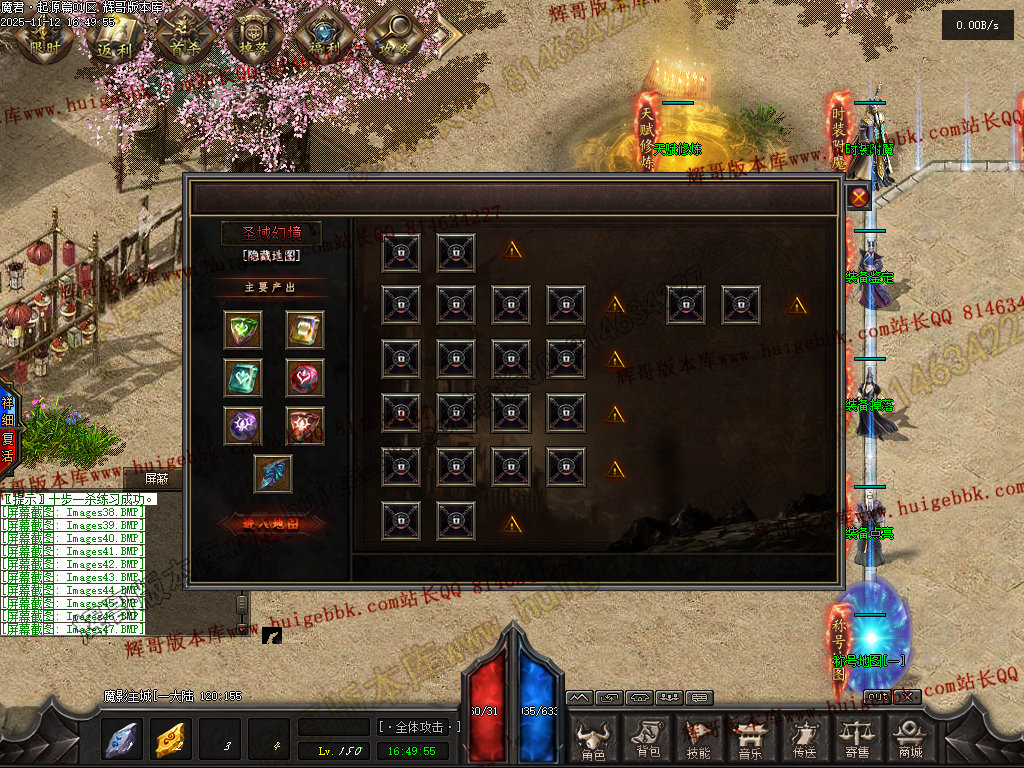Select the green gem reward icon
The height and width of the screenshot is (768, 1024).
[x=243, y=329]
